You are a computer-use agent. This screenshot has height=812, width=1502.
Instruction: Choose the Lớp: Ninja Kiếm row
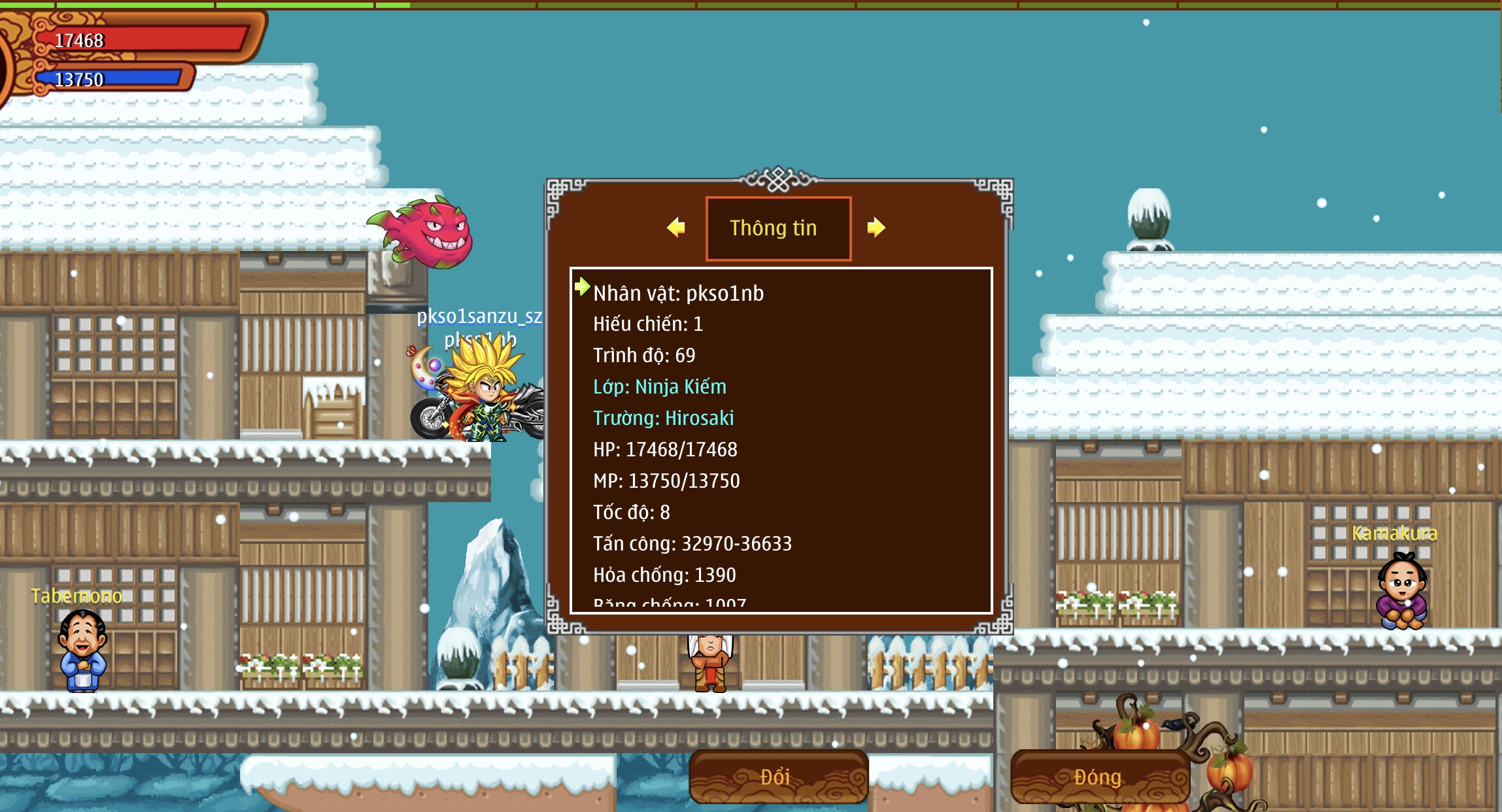point(659,387)
